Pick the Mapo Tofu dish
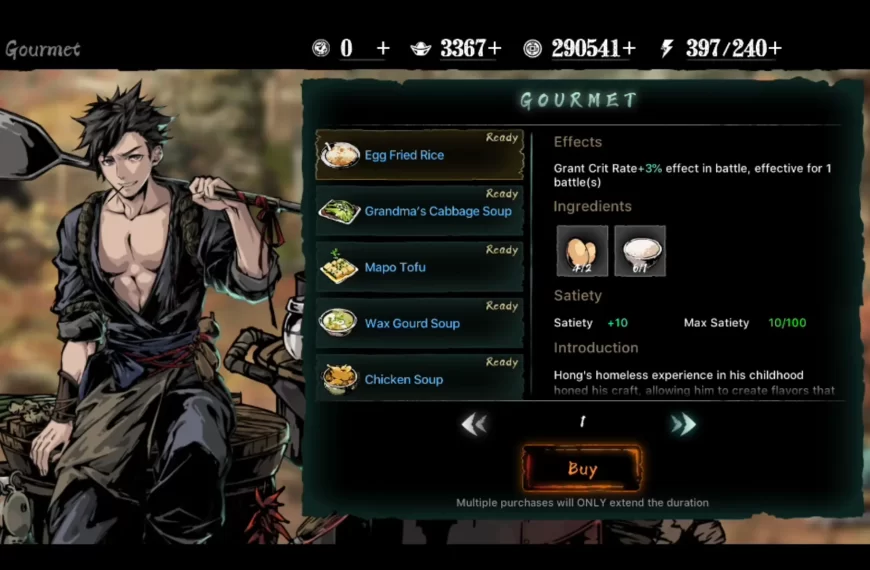 (x=420, y=267)
